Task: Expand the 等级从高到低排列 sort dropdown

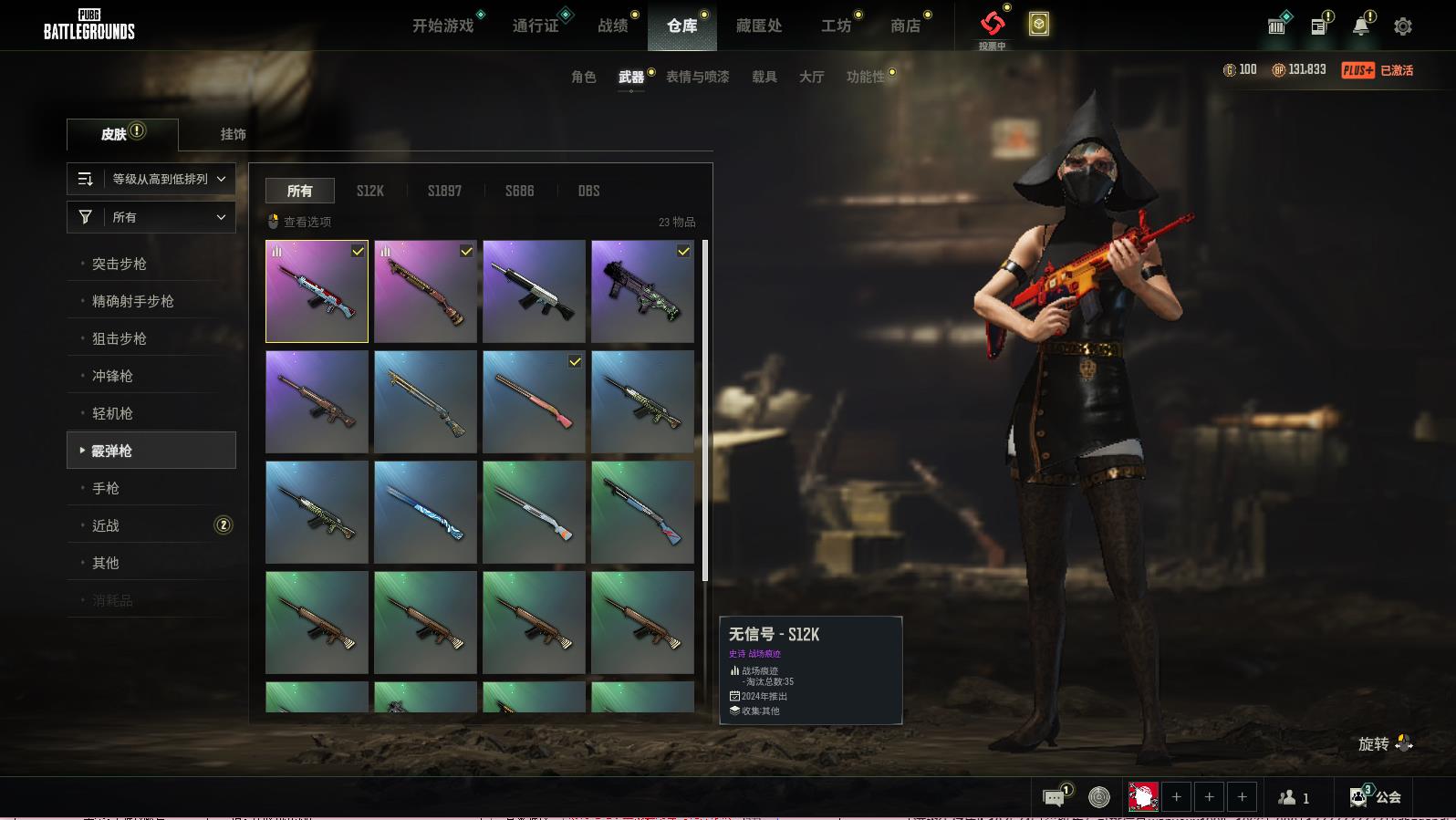Action: click(x=151, y=179)
